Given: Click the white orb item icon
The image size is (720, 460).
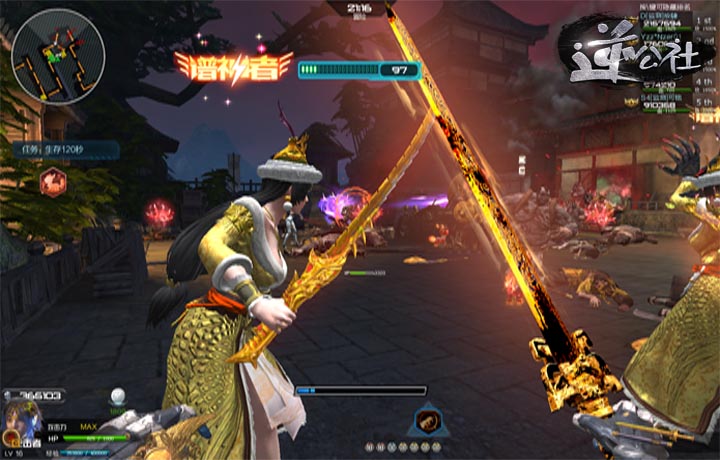Looking at the screenshot, I should (118, 397).
